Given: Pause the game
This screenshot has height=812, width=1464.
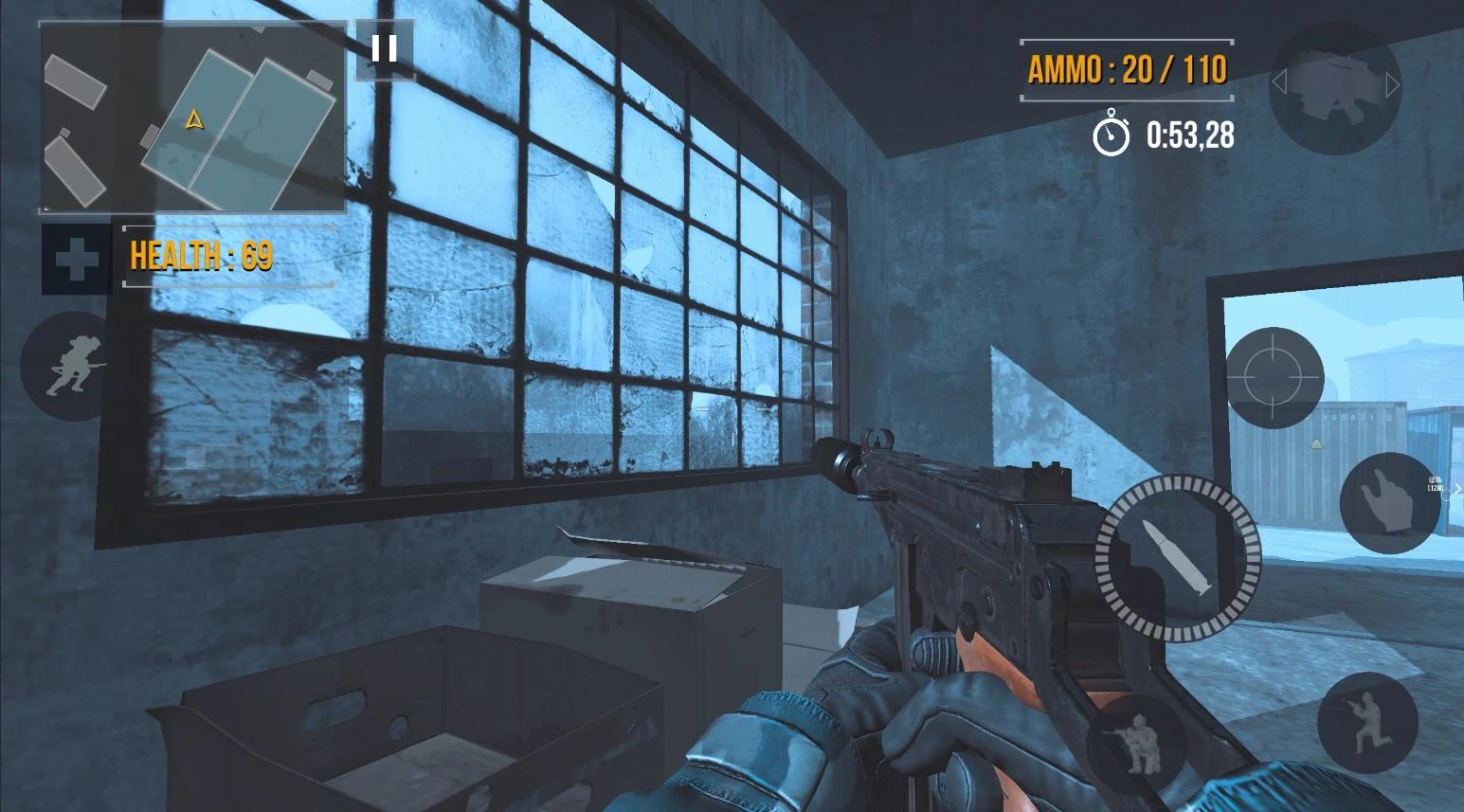Looking at the screenshot, I should tap(384, 49).
